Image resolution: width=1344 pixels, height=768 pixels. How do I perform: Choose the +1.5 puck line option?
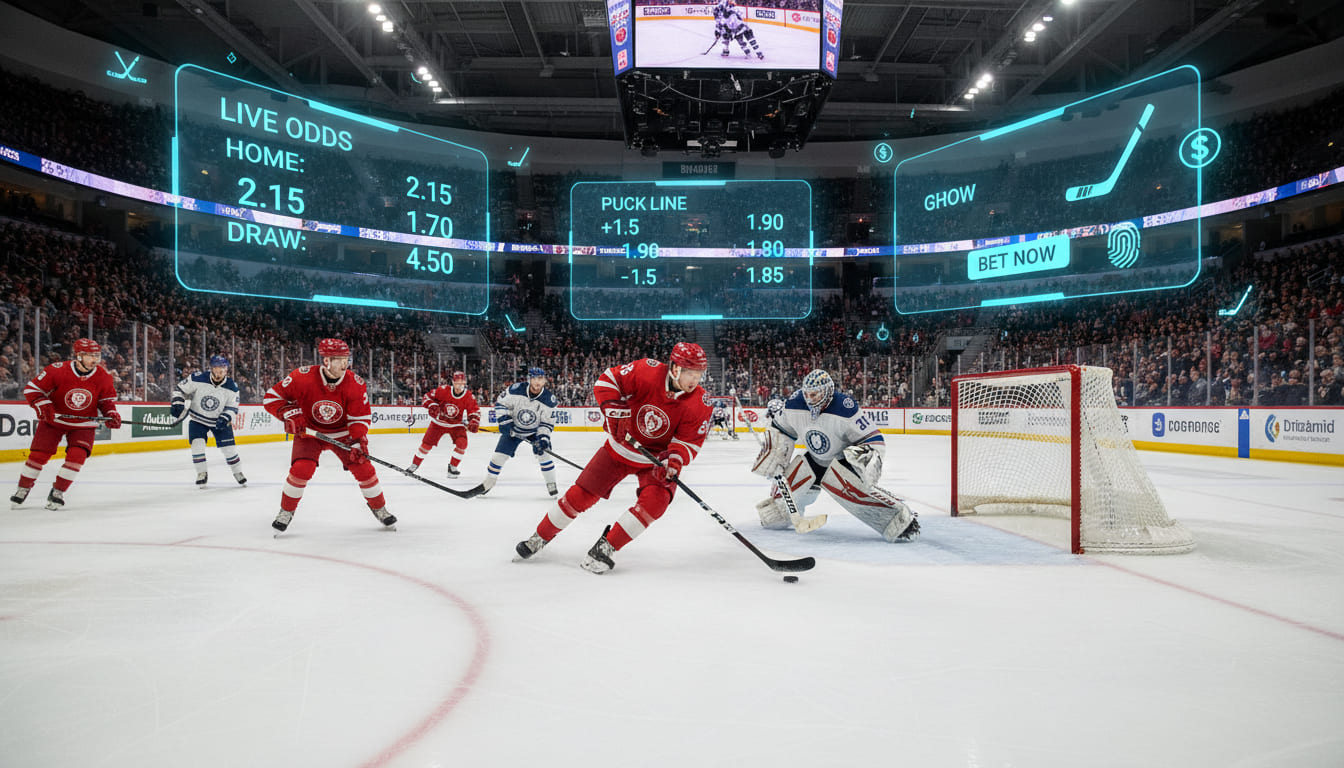620,227
